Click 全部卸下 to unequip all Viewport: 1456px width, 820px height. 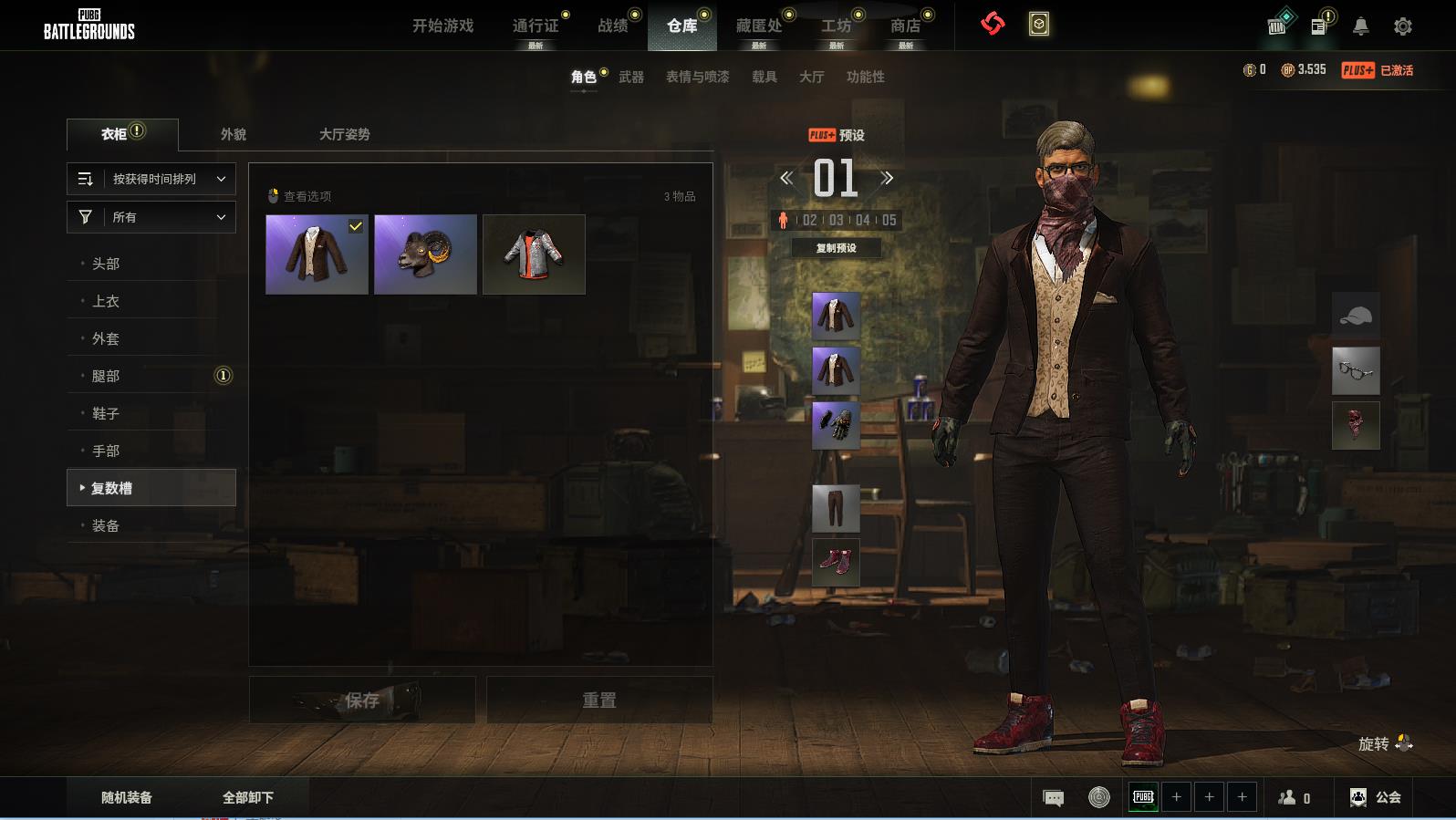(248, 797)
